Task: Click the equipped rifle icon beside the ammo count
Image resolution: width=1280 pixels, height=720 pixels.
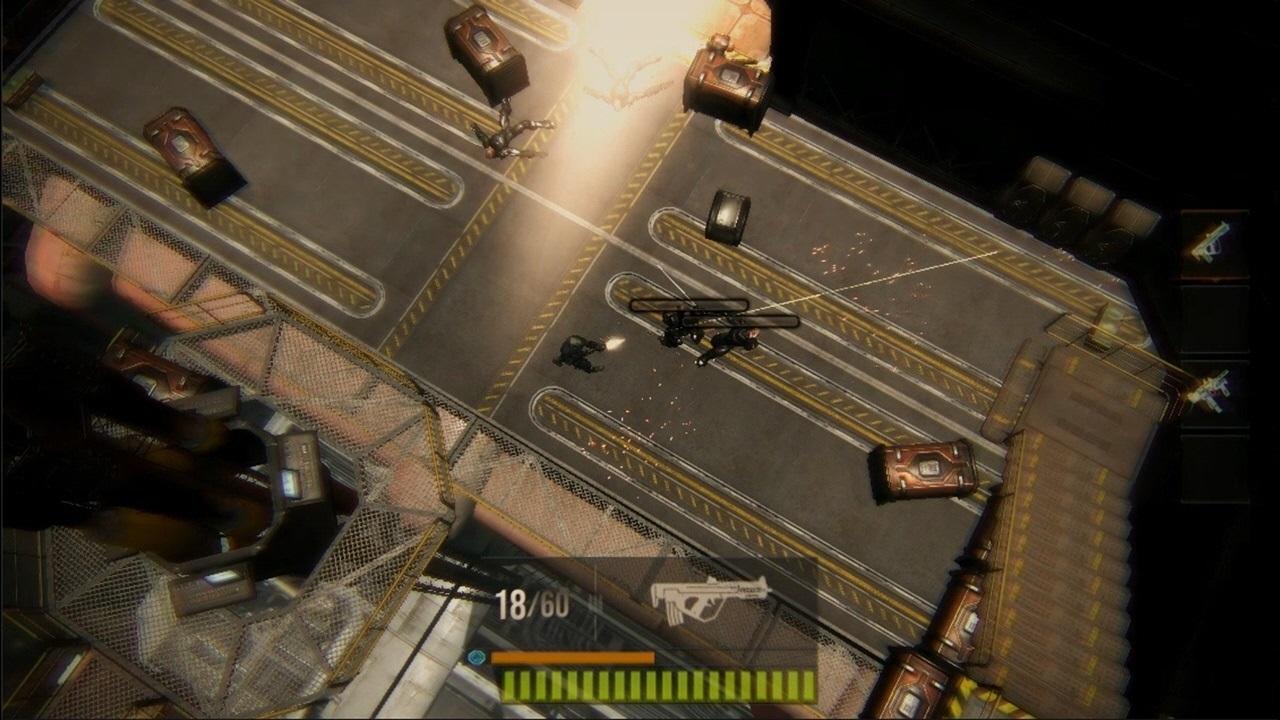Action: click(x=709, y=597)
